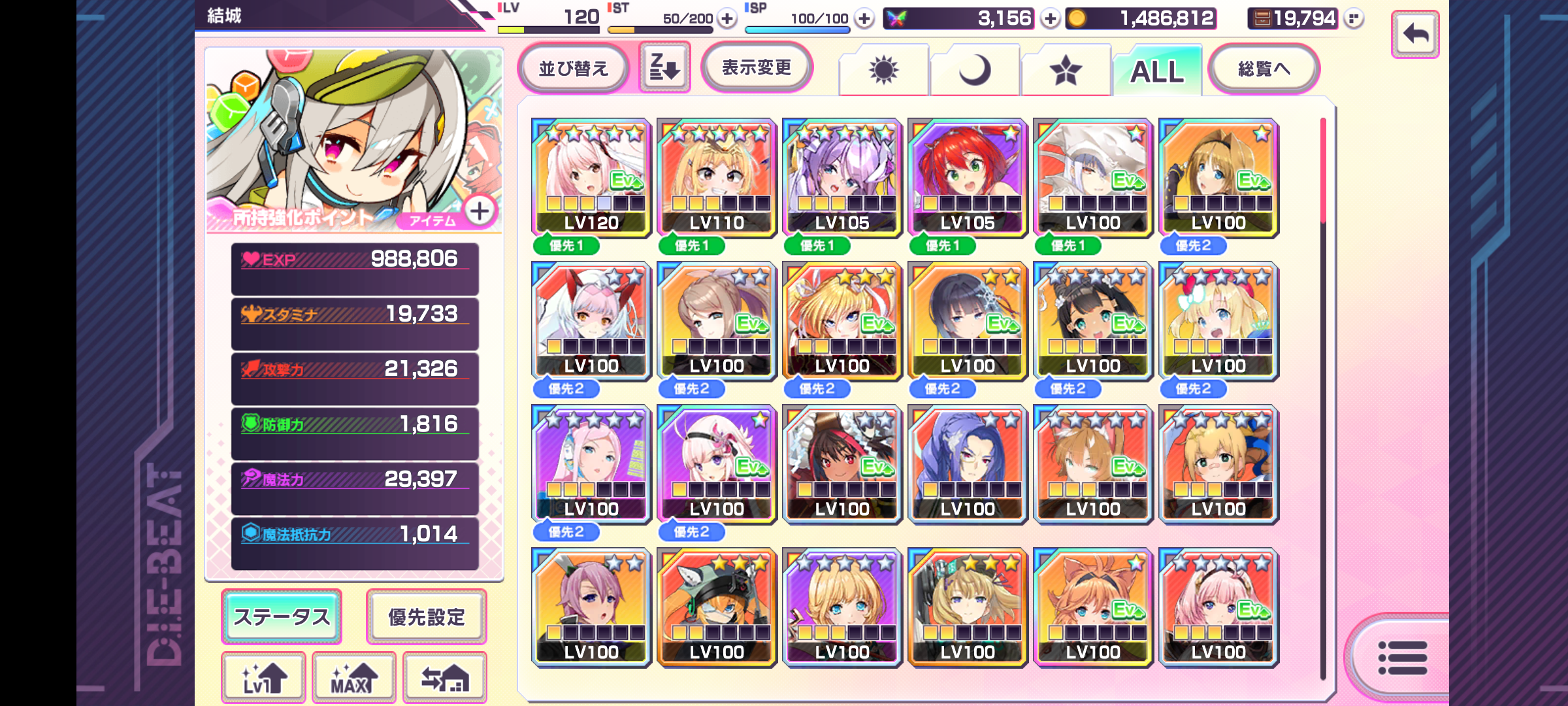The height and width of the screenshot is (706, 1568).
Task: Open the 並び替え sort options
Action: [573, 68]
